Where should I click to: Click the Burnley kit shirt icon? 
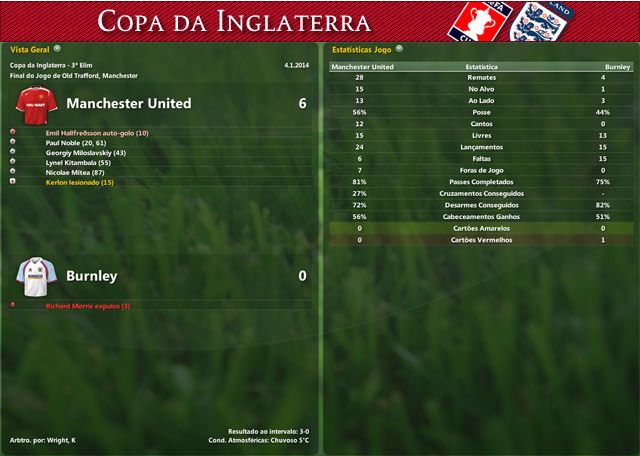pos(36,274)
